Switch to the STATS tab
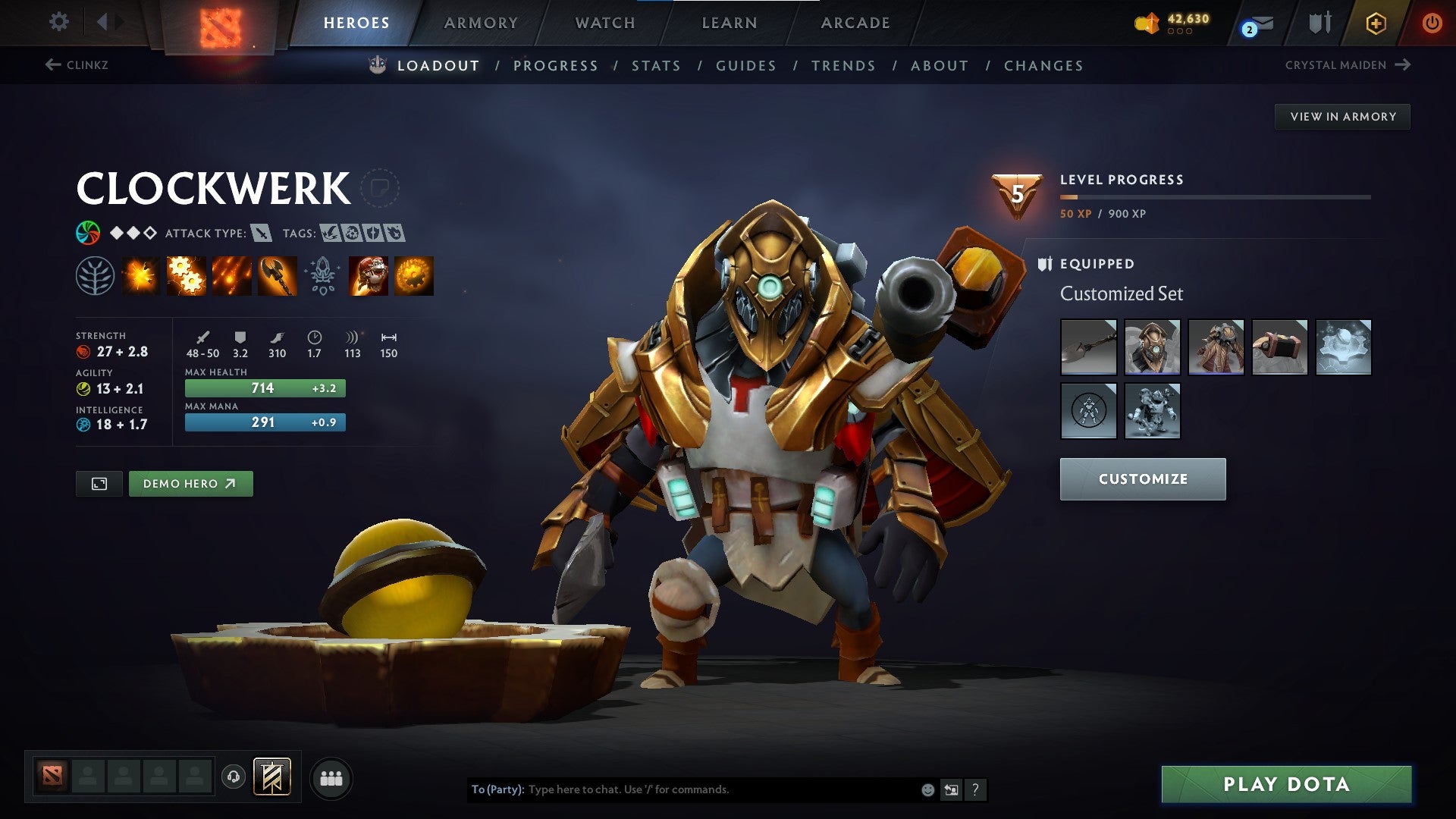This screenshot has width=1456, height=819. [657, 65]
